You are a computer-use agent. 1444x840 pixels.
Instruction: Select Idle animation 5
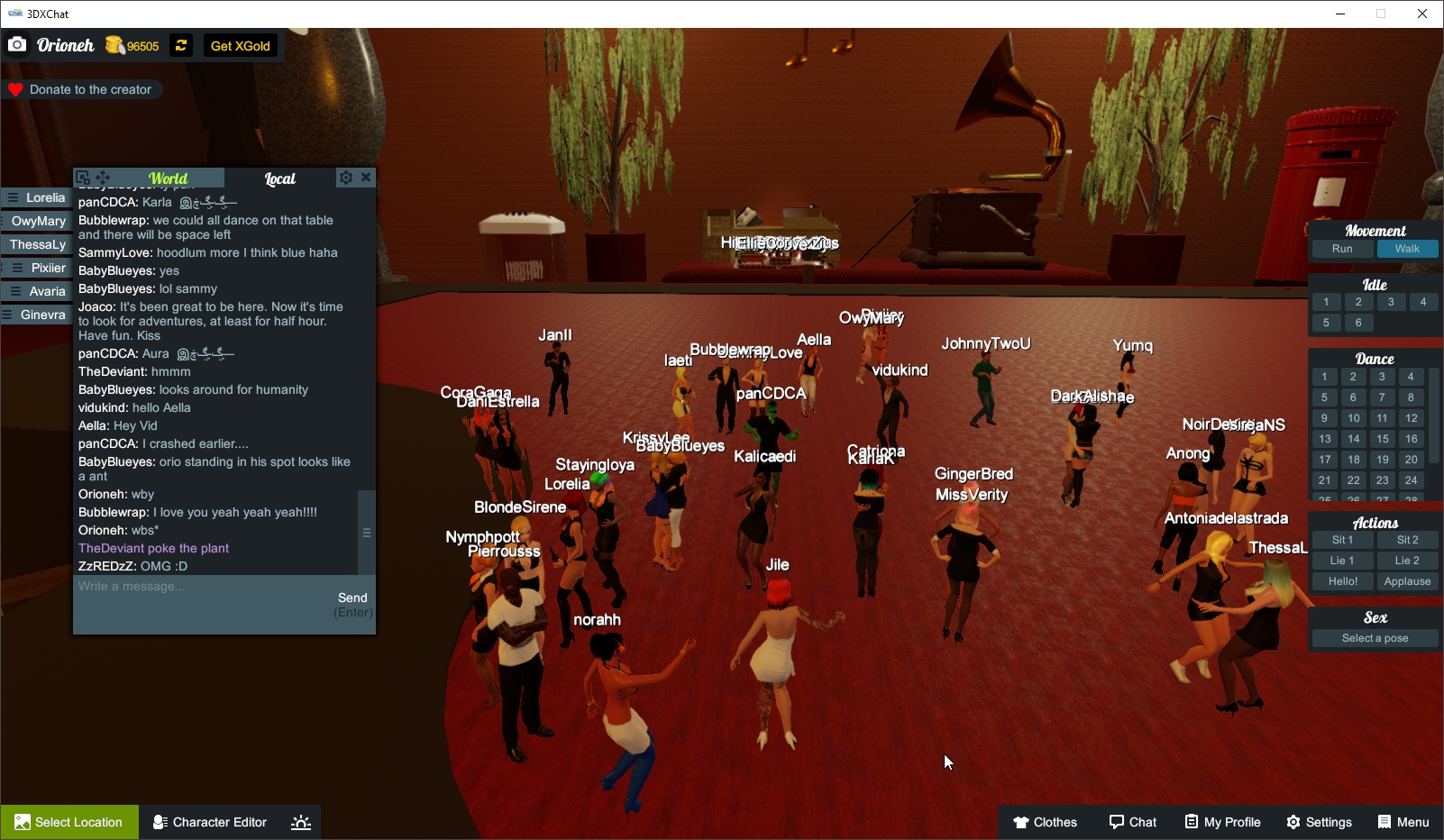(x=1326, y=322)
